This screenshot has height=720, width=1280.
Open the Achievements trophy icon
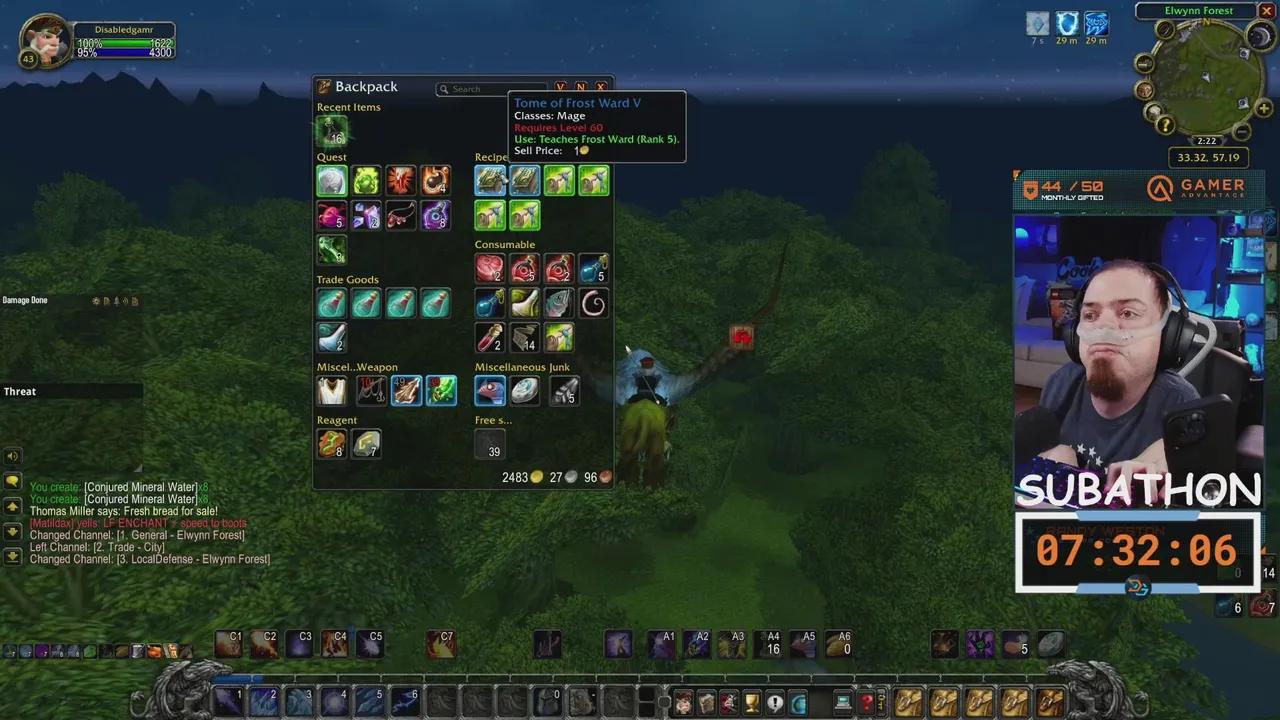(752, 703)
